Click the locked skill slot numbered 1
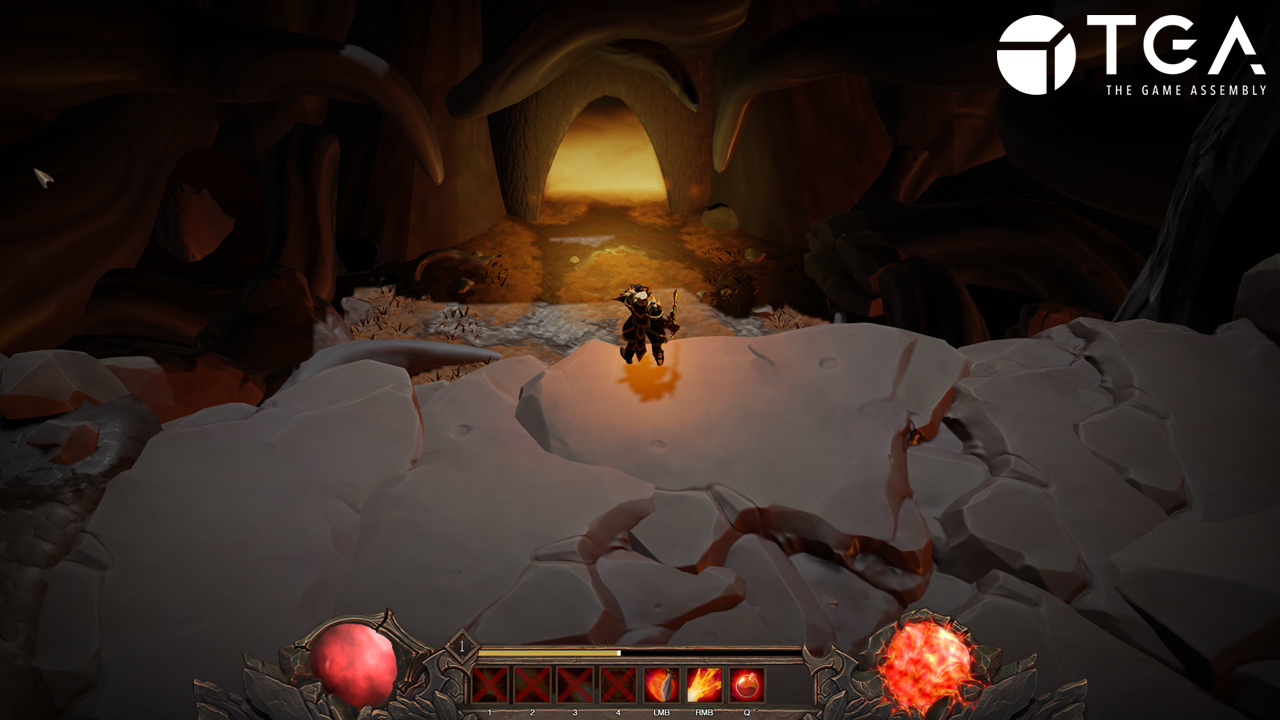Screen dimensions: 1280x720 pos(489,685)
